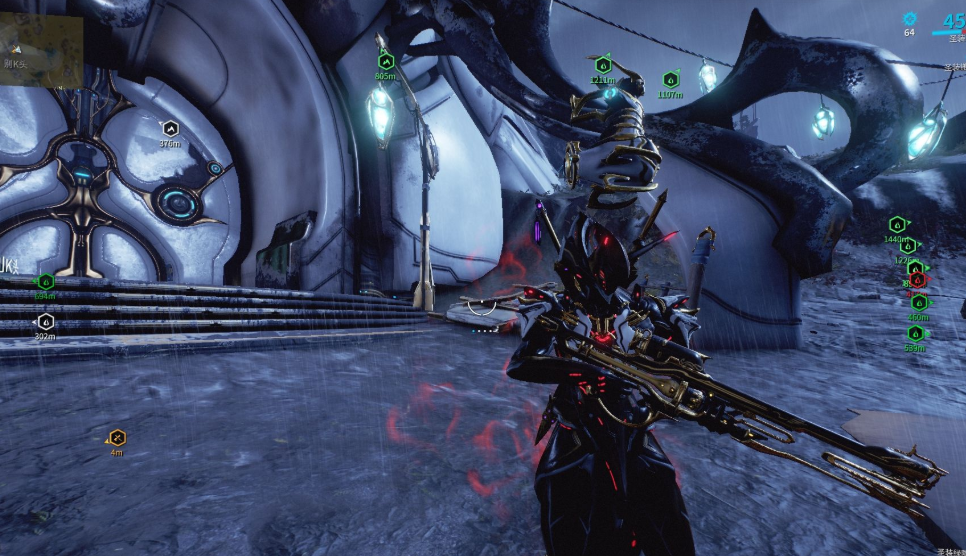The width and height of the screenshot is (966, 556).
Task: Click the red hexagon waypoint marker
Action: pos(917,281)
